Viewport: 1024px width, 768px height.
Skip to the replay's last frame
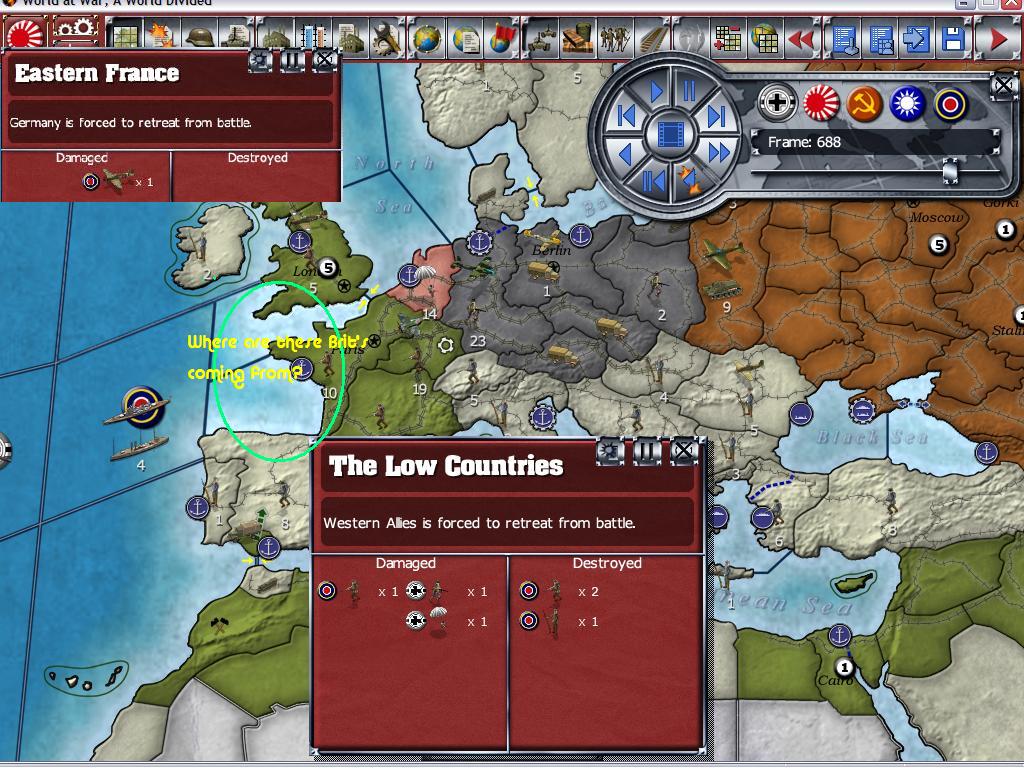(x=716, y=116)
